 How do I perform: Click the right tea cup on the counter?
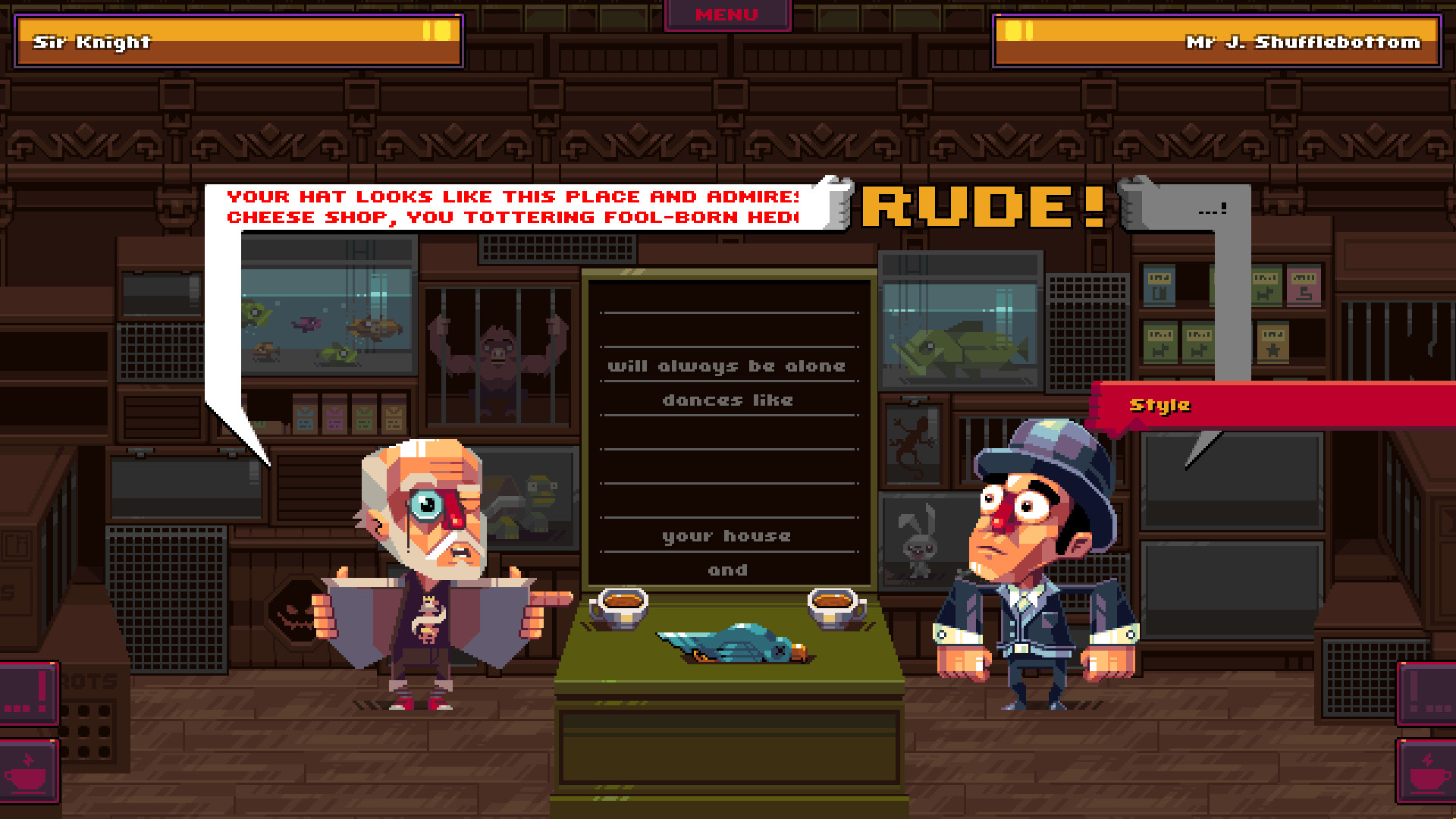[834, 607]
